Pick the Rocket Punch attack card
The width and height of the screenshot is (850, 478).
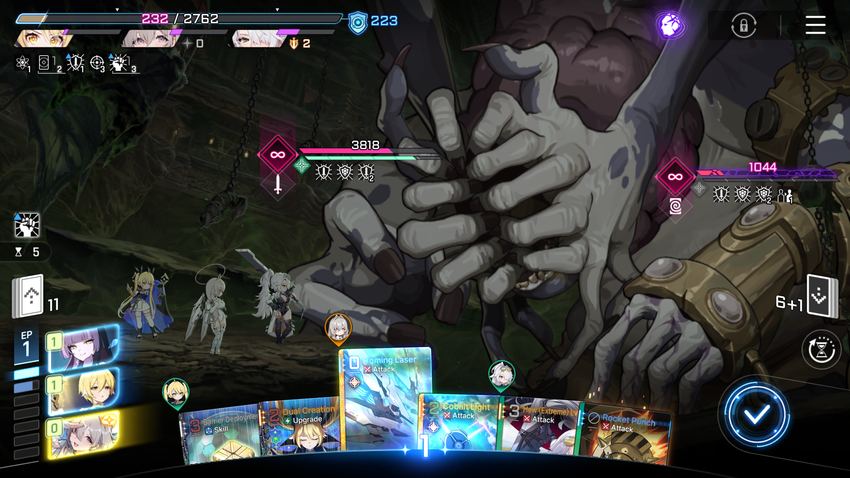625,435
